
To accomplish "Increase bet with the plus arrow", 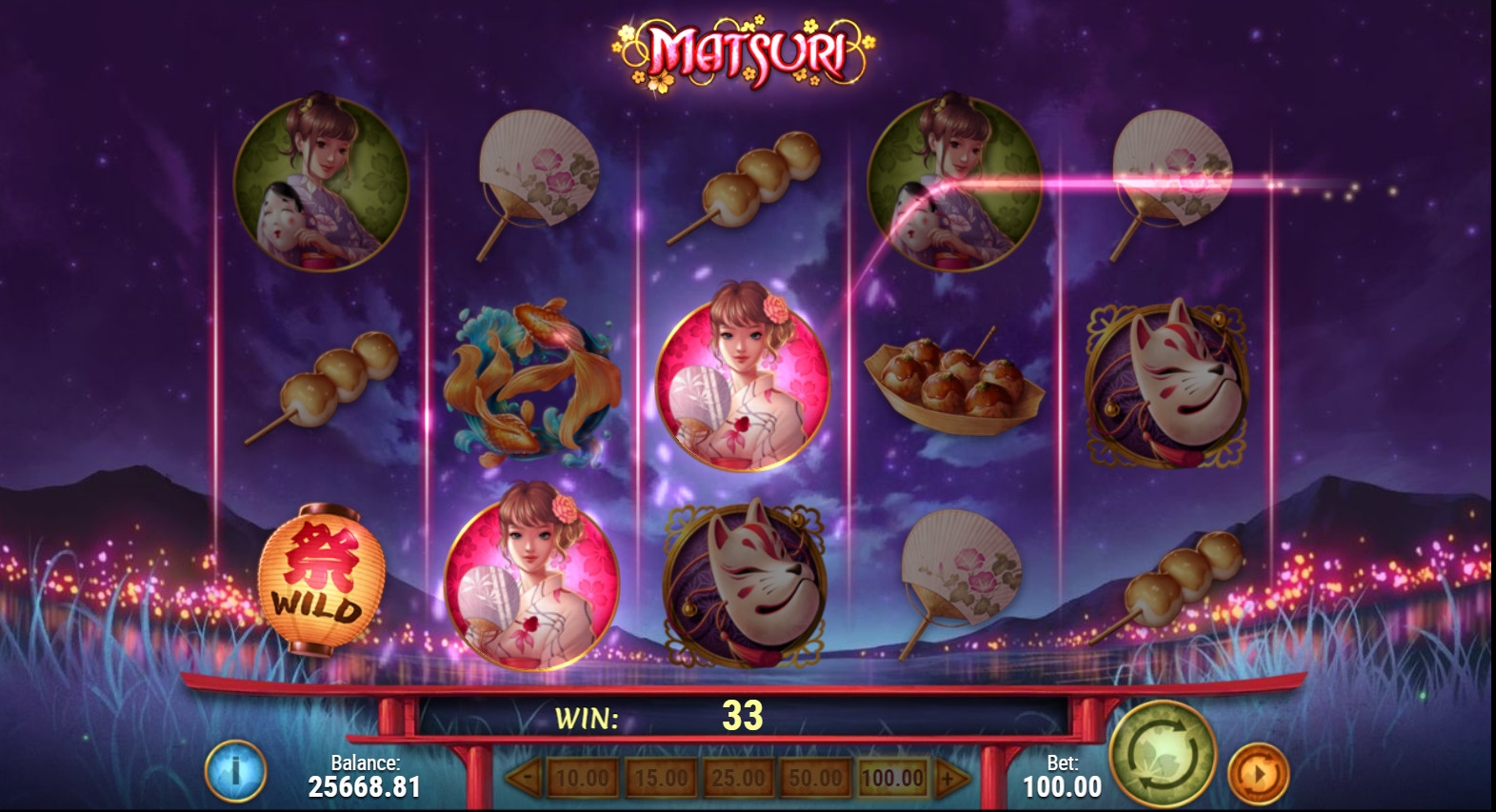I will point(950,779).
